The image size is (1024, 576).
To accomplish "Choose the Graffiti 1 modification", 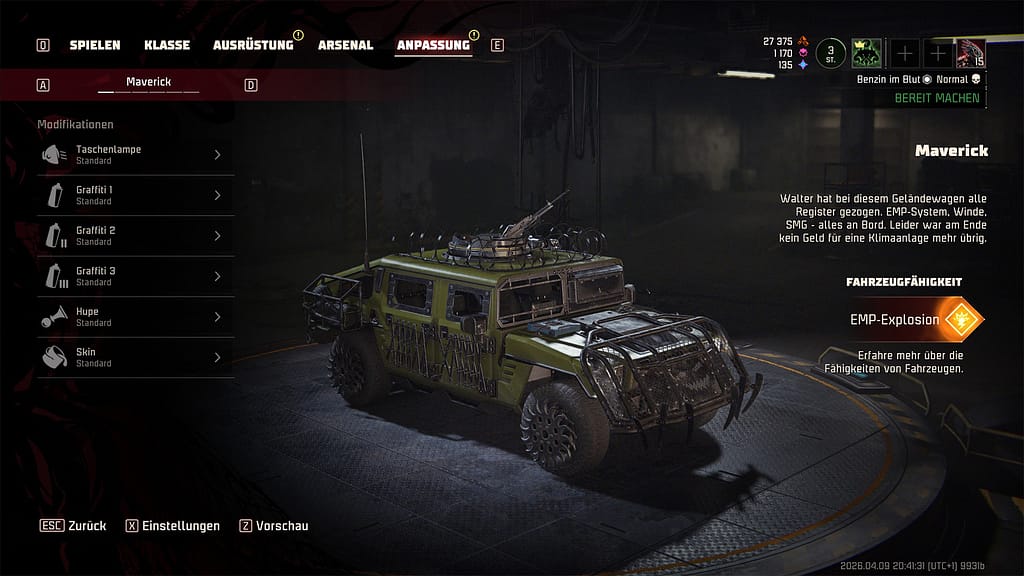I will 135,195.
